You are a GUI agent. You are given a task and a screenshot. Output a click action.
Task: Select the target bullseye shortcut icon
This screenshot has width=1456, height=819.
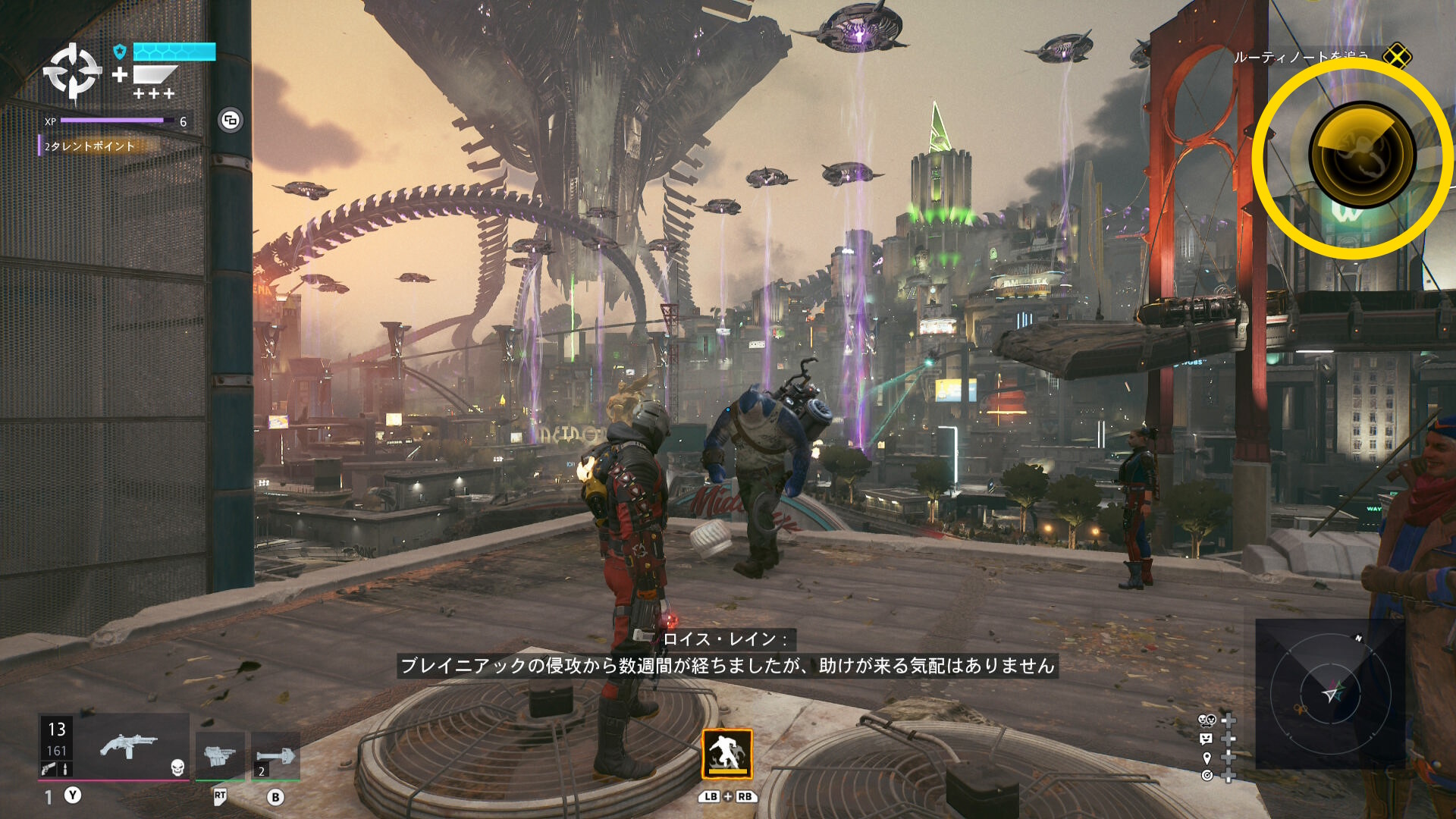point(1207,775)
